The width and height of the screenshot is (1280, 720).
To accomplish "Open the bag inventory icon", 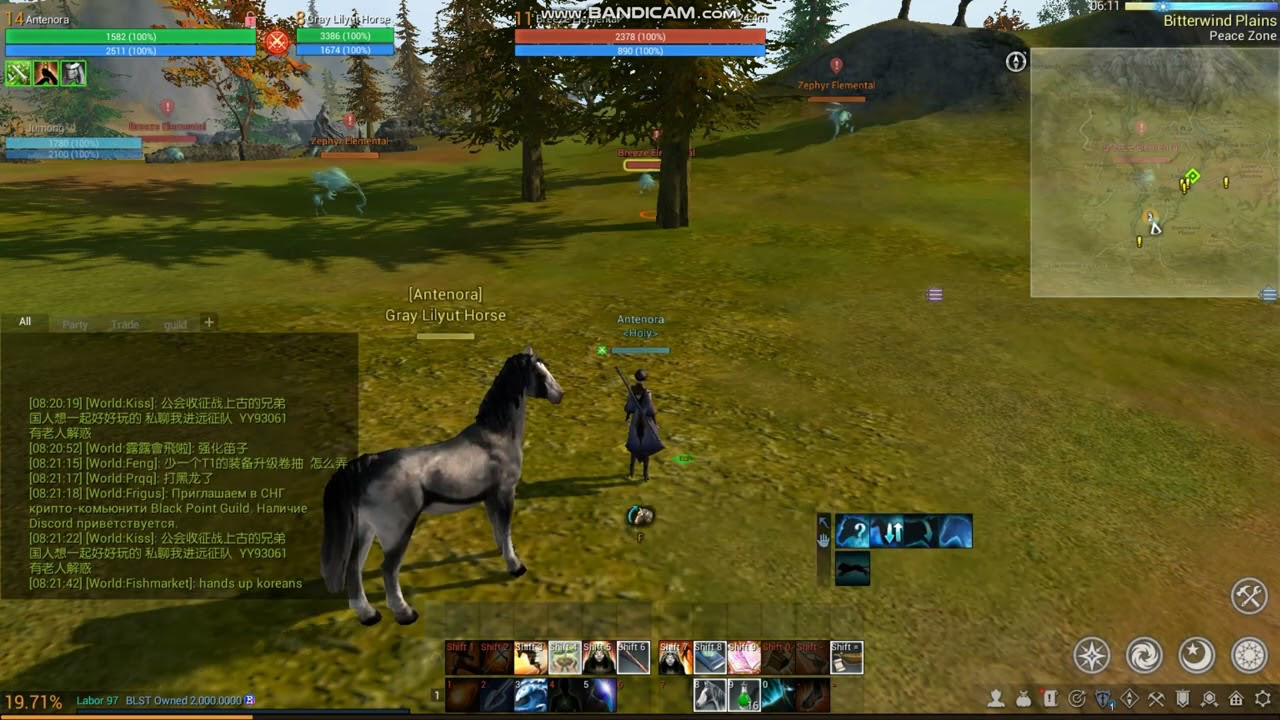I will pyautogui.click(x=1023, y=699).
